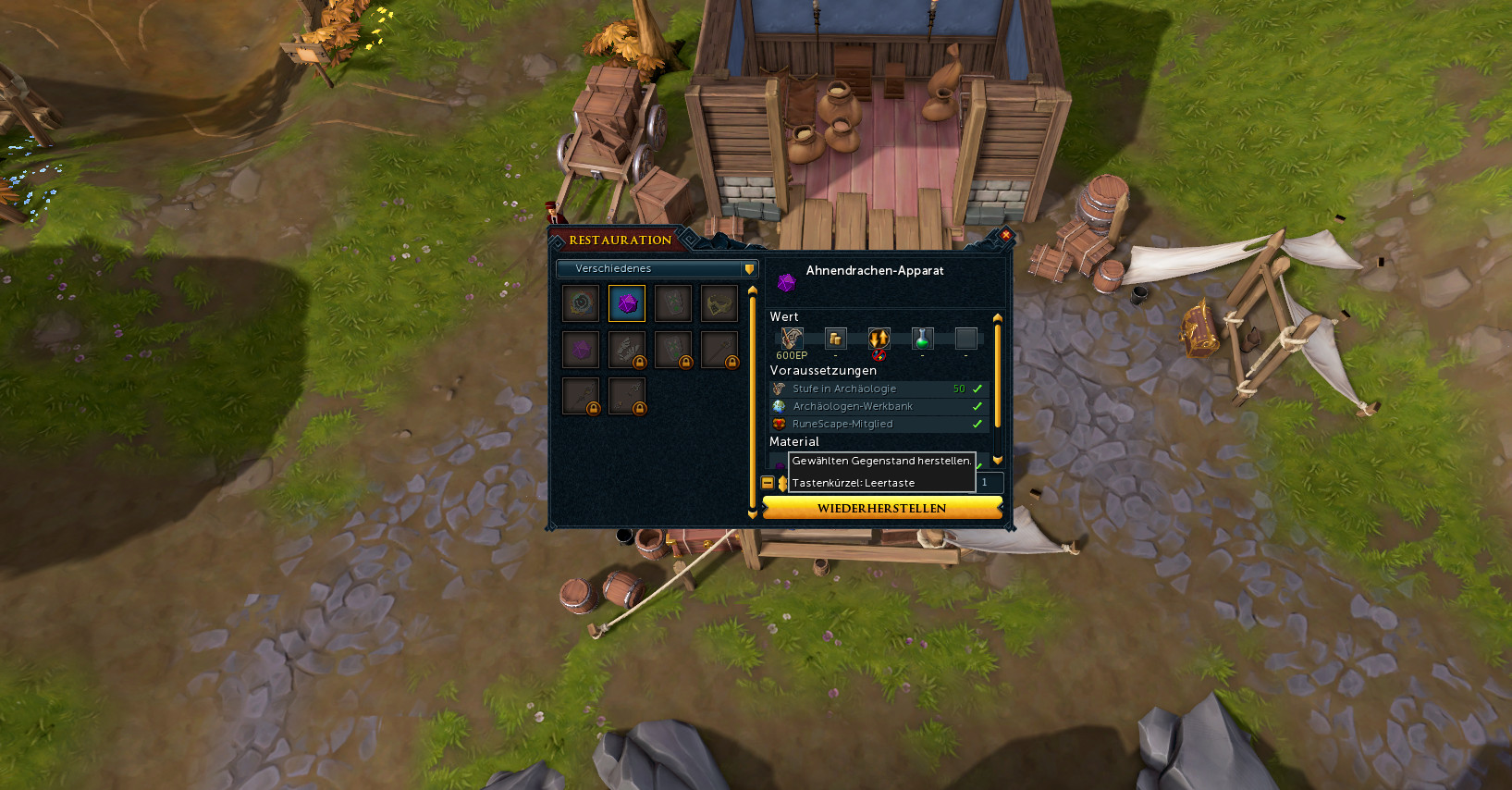Click the quantity input field

[x=990, y=482]
